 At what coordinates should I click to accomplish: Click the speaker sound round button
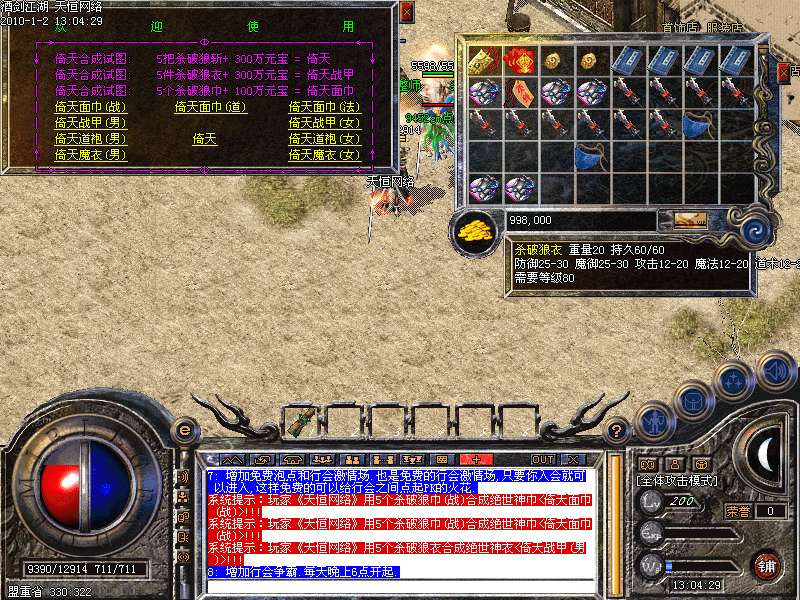774,372
